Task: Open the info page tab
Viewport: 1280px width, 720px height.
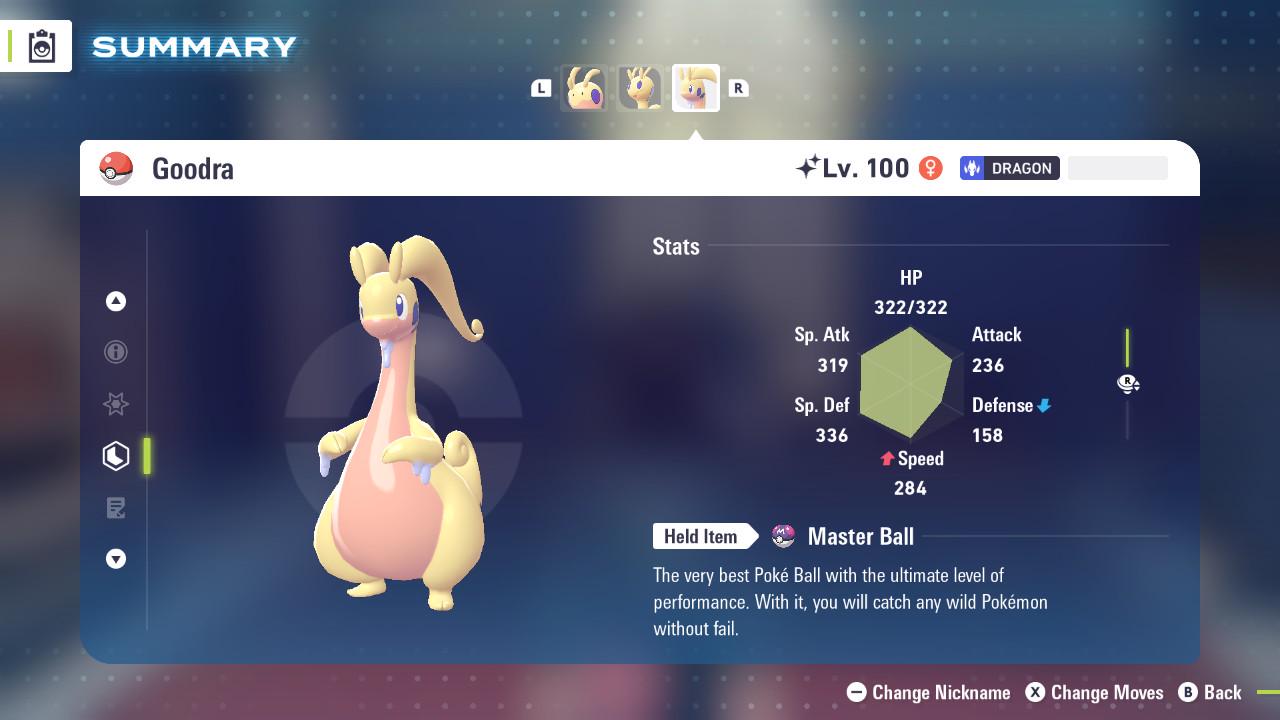Action: click(x=116, y=352)
